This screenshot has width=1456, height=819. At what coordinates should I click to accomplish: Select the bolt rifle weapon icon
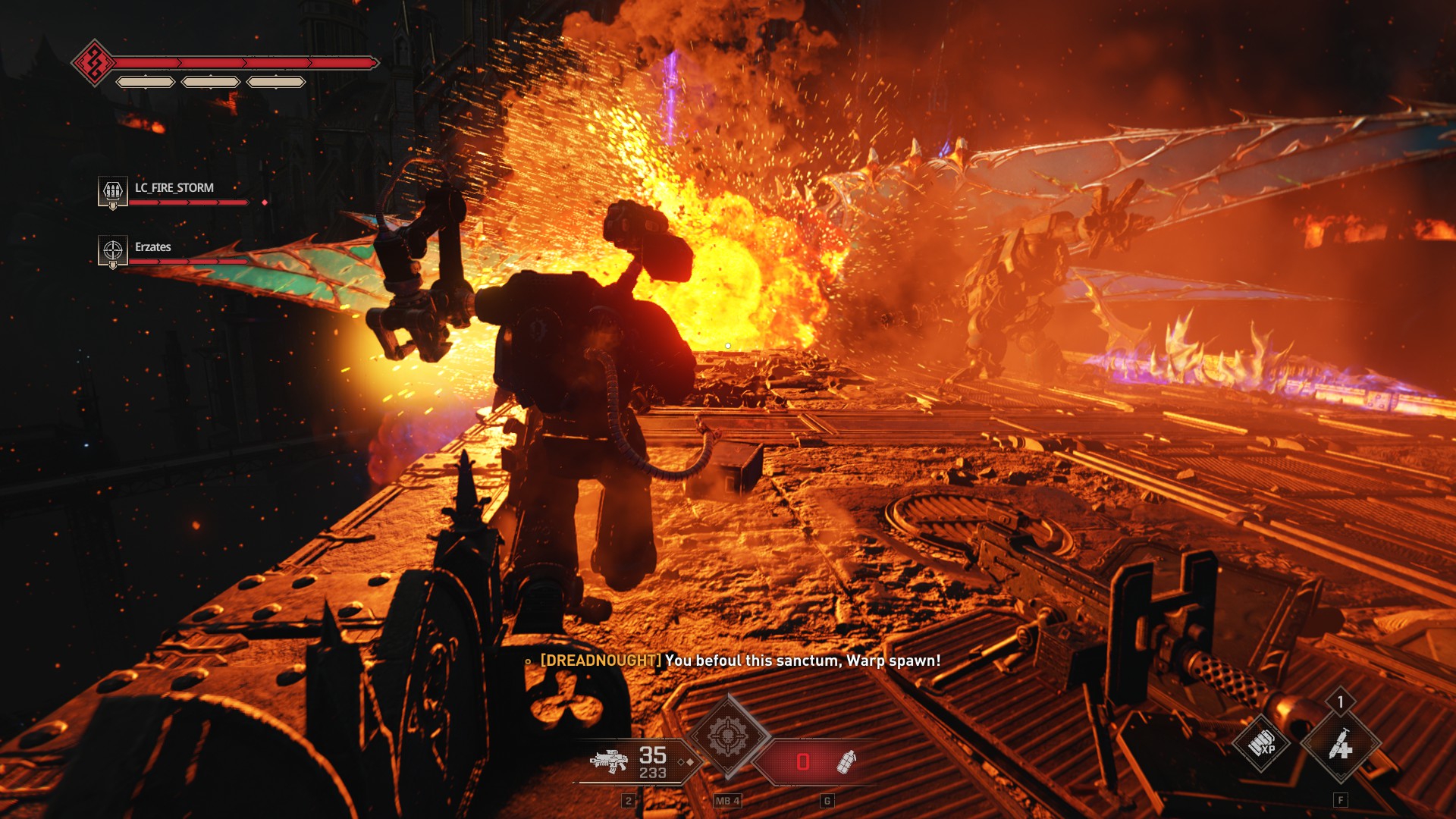click(x=610, y=760)
